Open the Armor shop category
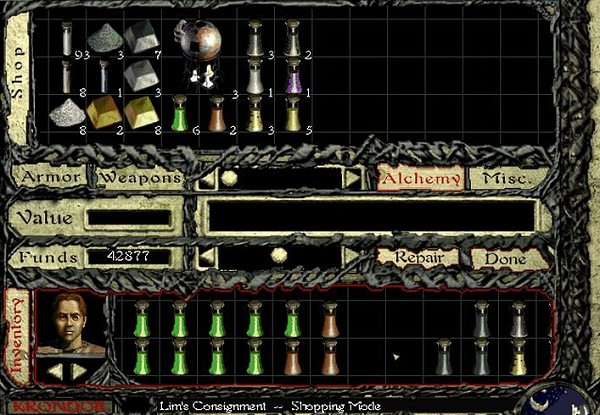600x415 pixels. tap(50, 178)
